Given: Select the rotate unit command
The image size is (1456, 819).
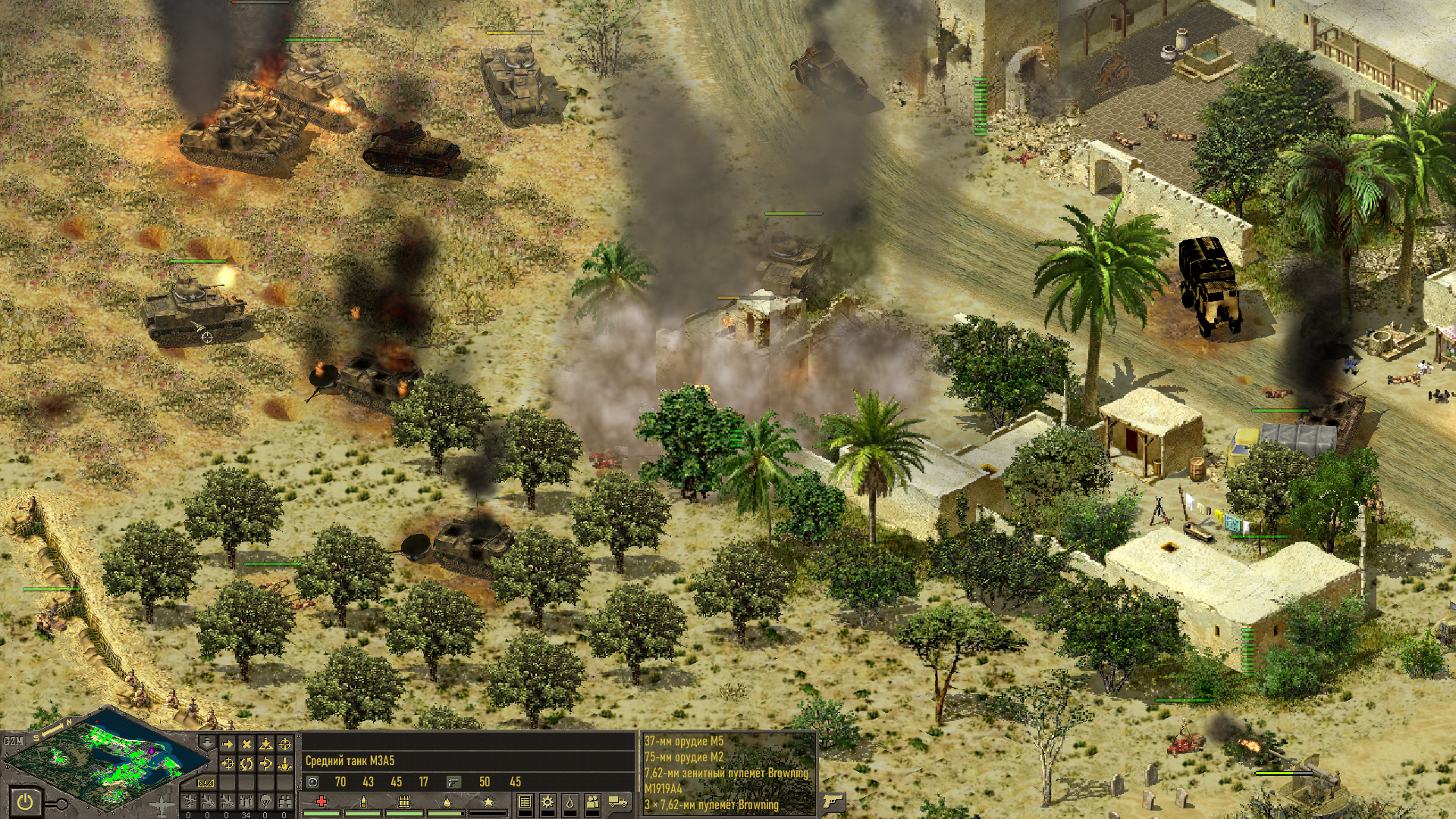Looking at the screenshot, I should point(246,764).
